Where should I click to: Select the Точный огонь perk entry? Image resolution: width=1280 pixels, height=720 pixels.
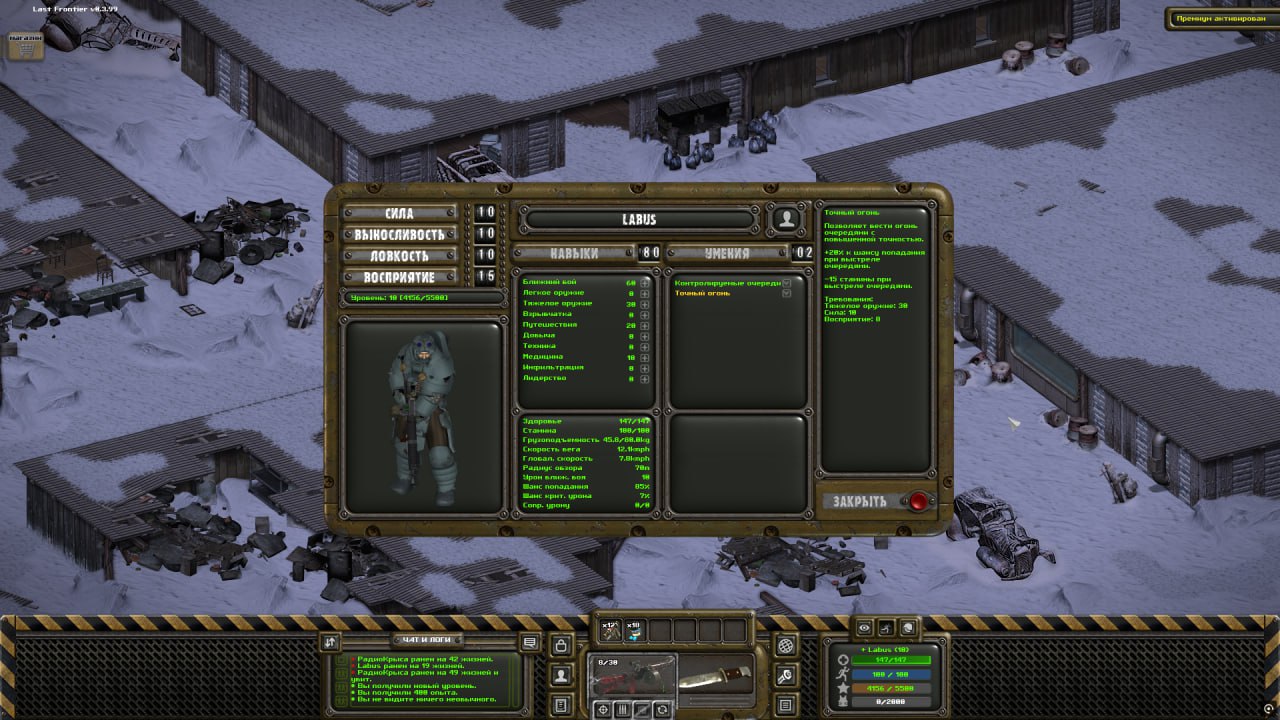(x=702, y=293)
